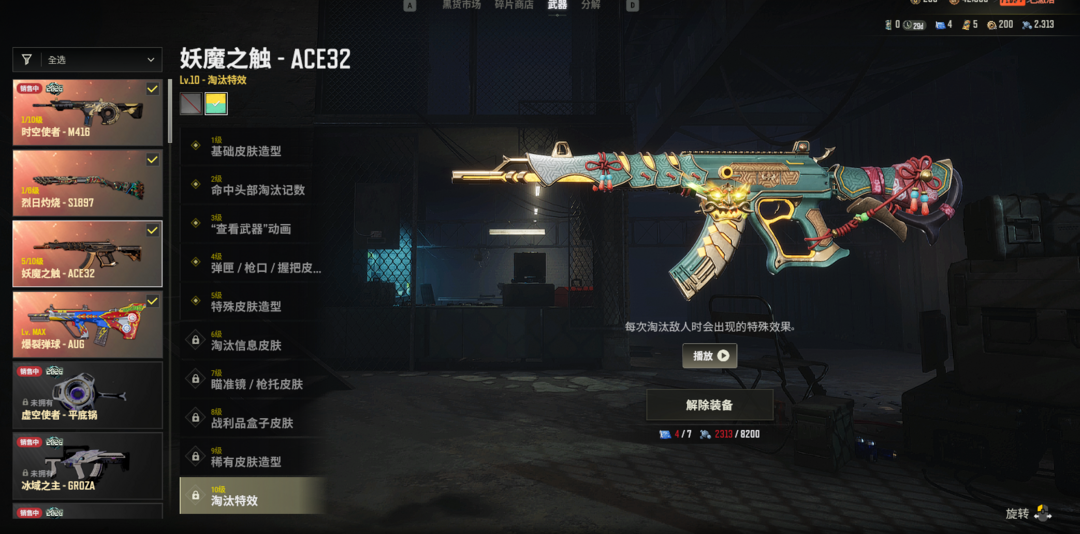This screenshot has height=534, width=1080.
Task: Choose the green-yellow elimination effect swatch
Action: tap(215, 103)
